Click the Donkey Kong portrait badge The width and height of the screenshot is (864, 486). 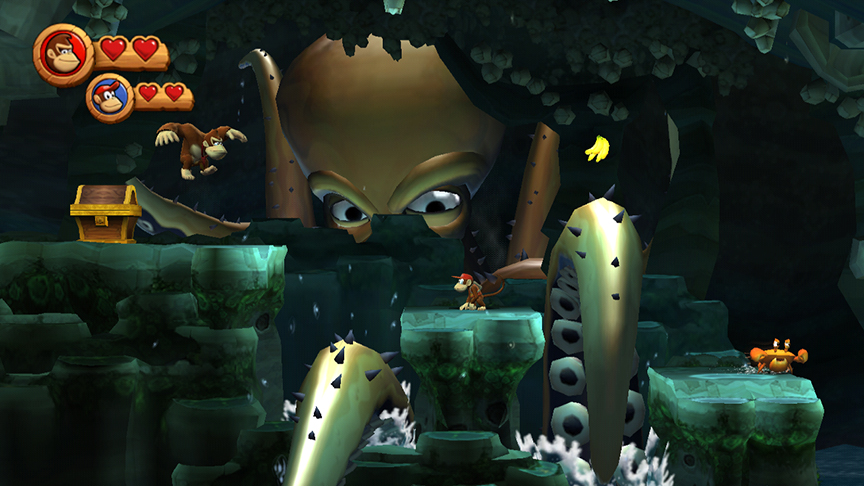tap(64, 54)
